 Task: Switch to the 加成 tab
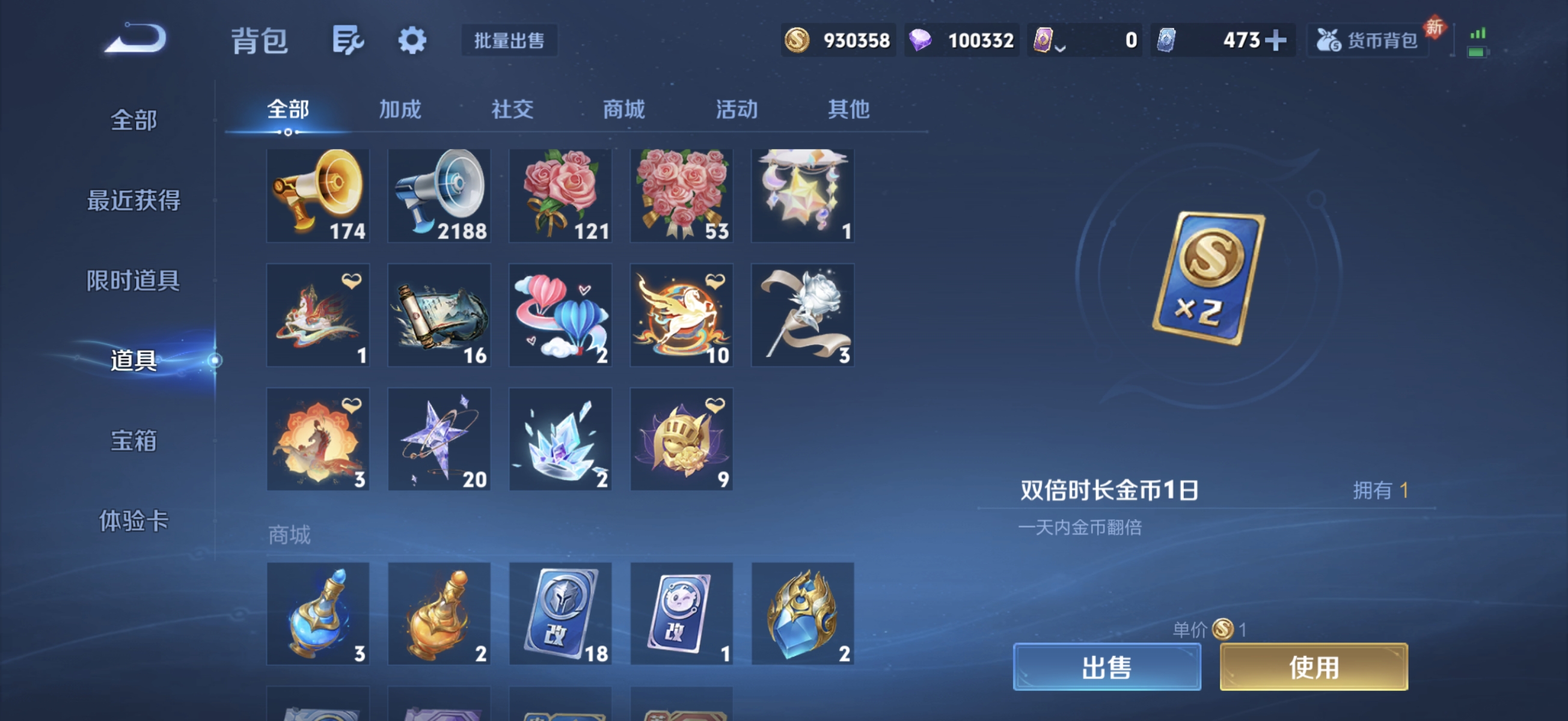(400, 110)
